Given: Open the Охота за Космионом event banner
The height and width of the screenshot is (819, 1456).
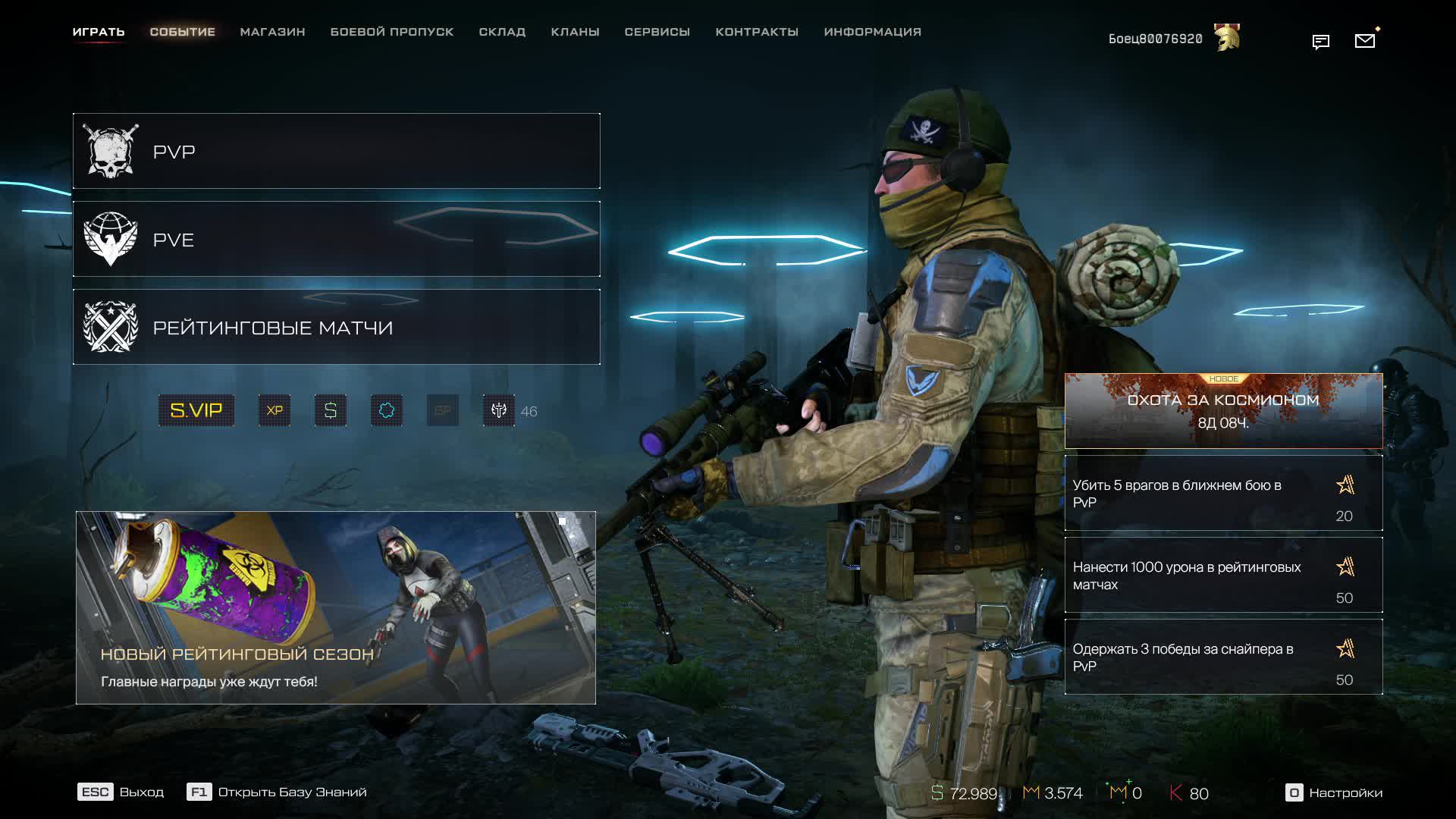Looking at the screenshot, I should point(1223,410).
